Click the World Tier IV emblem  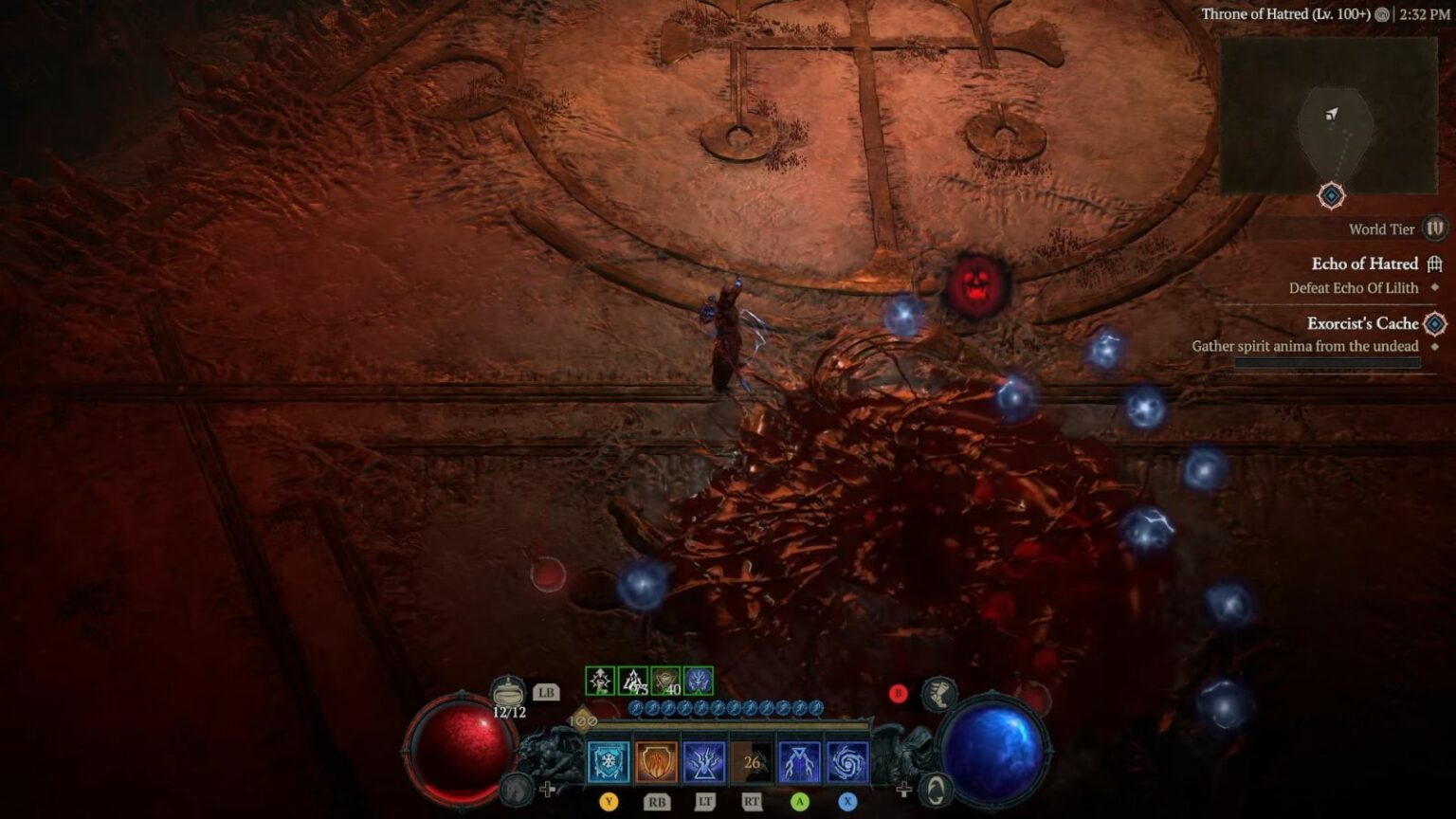click(x=1435, y=229)
